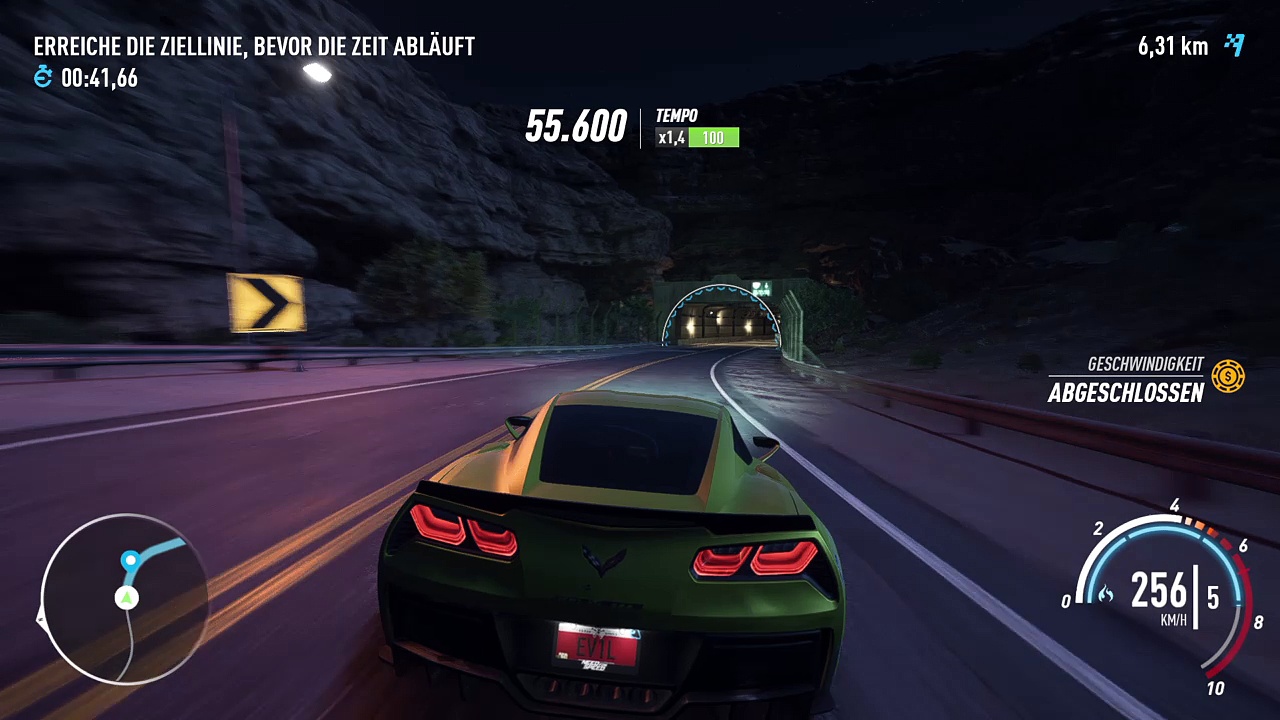Click the circular minimap

124,598
